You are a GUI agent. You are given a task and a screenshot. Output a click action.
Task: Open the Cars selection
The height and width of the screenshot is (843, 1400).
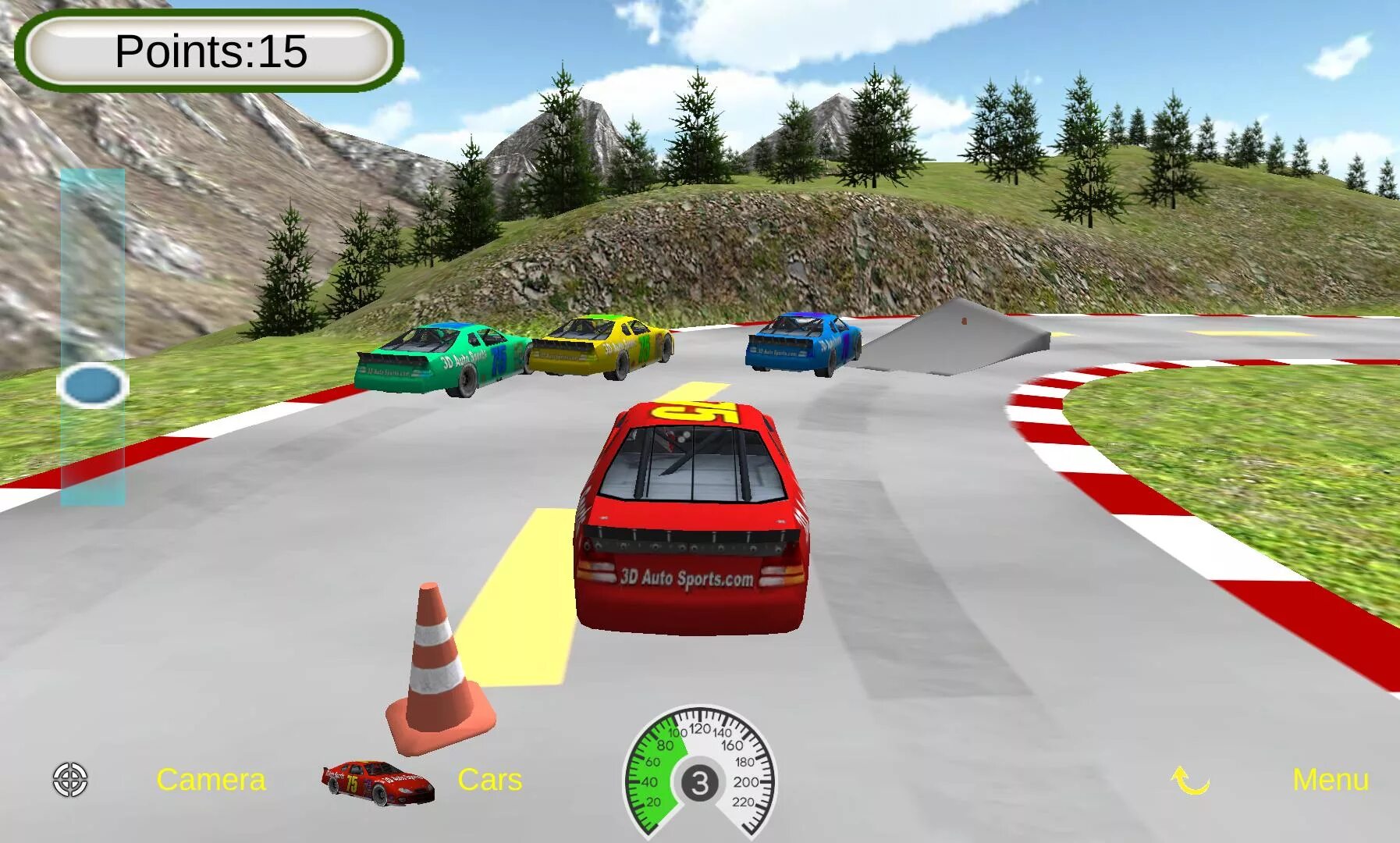coord(489,780)
